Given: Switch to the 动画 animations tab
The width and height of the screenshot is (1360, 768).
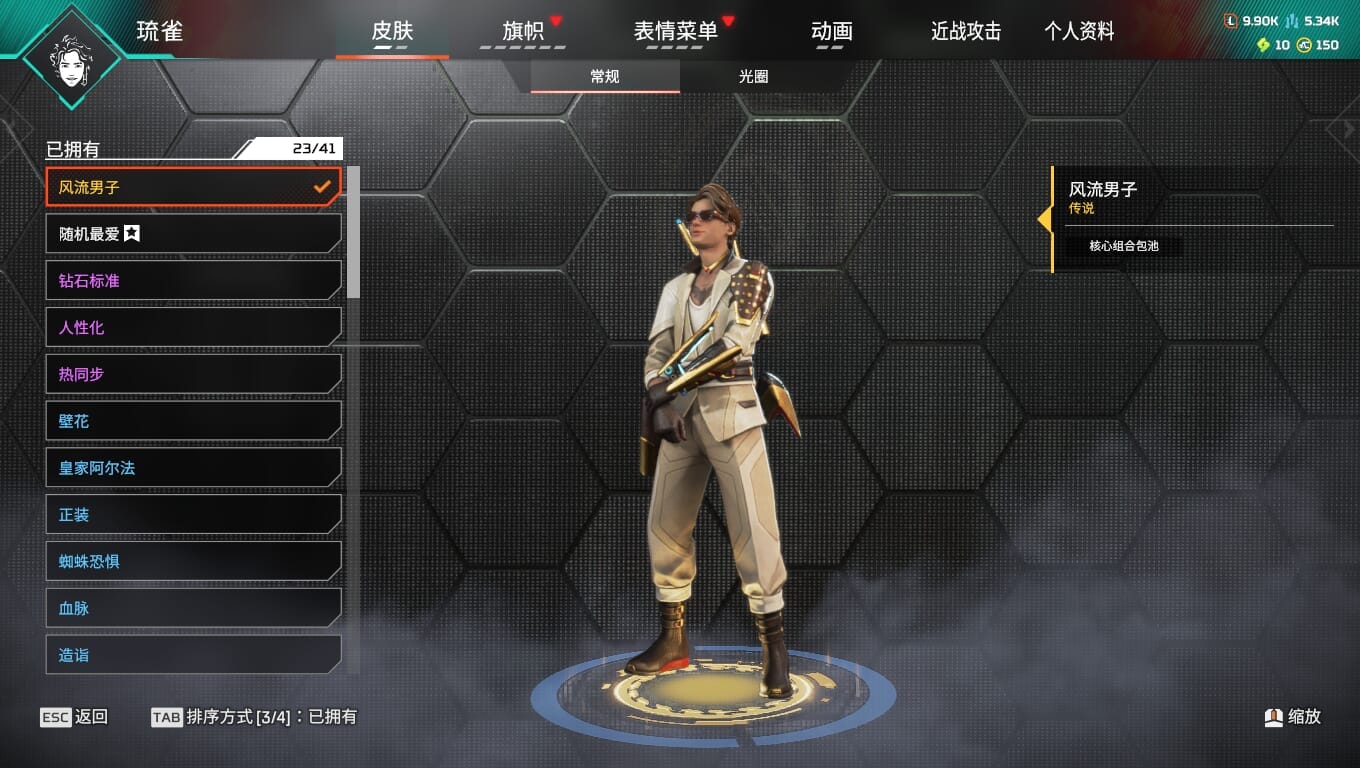Looking at the screenshot, I should pyautogui.click(x=831, y=31).
